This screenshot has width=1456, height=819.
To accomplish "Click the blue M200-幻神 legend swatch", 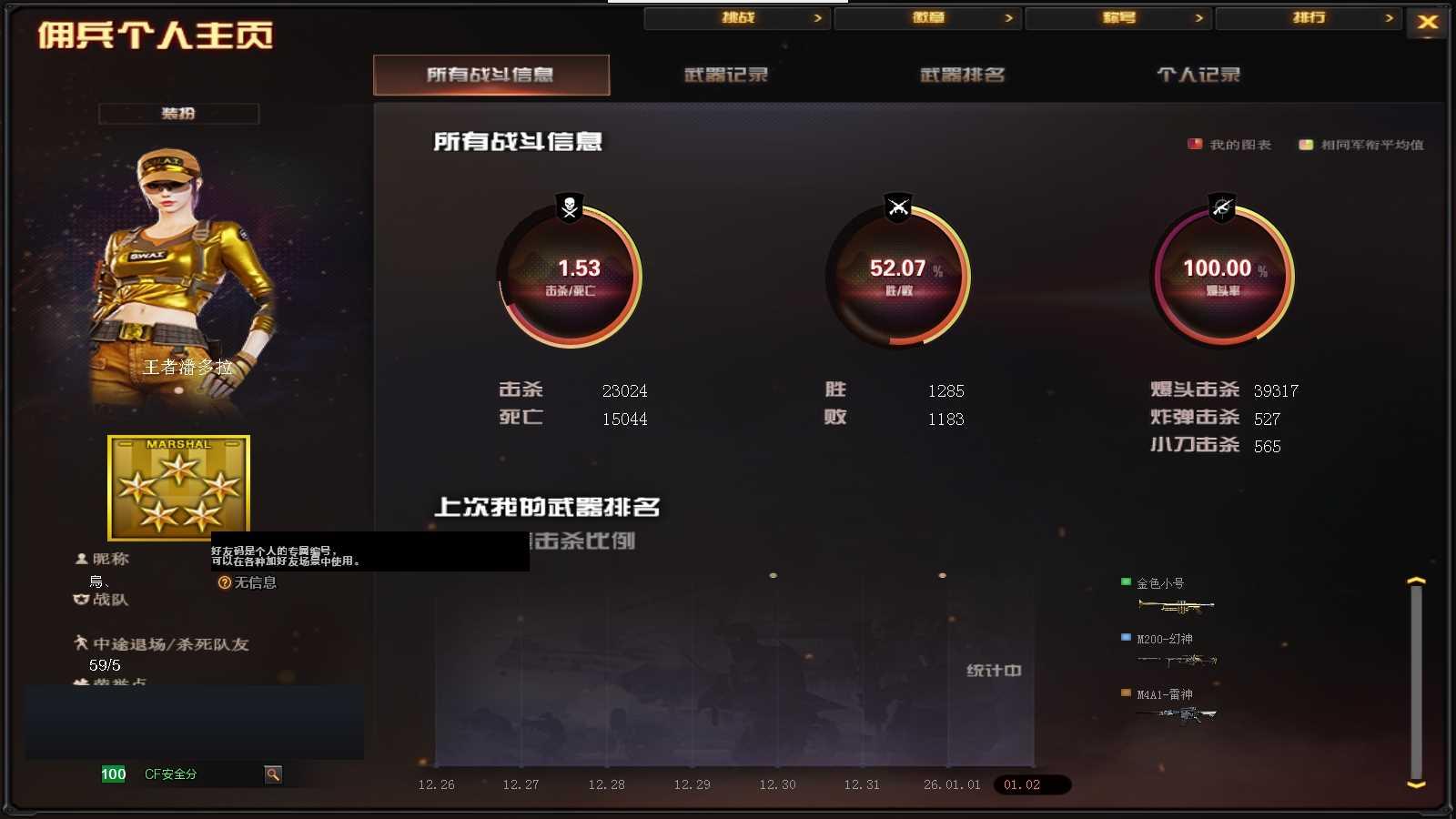I will tap(1125, 637).
